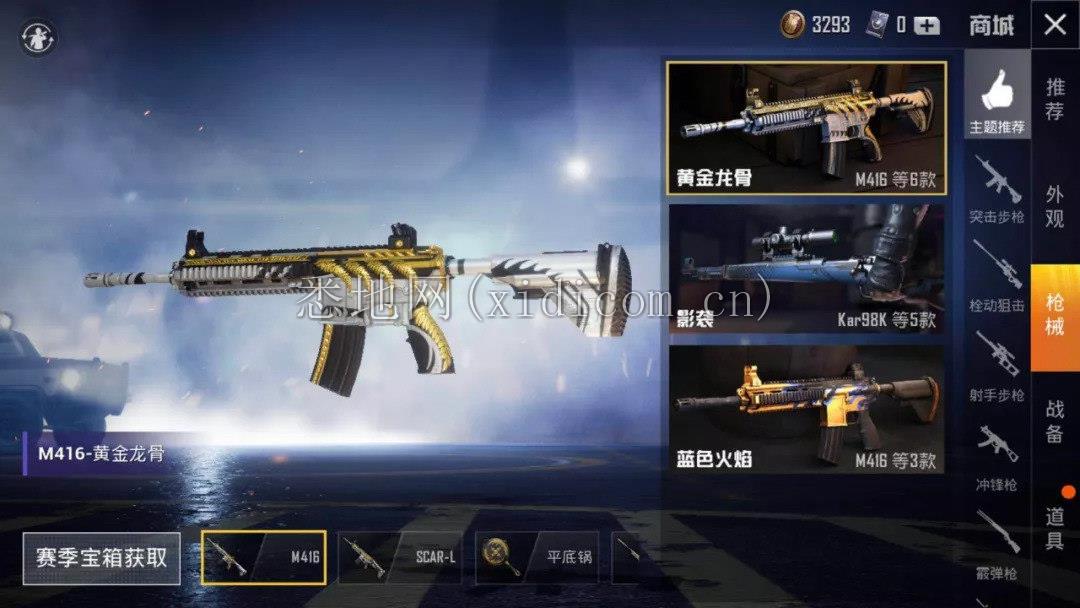The width and height of the screenshot is (1080, 608).
Task: Select the M416 skin slot
Action: (x=264, y=557)
